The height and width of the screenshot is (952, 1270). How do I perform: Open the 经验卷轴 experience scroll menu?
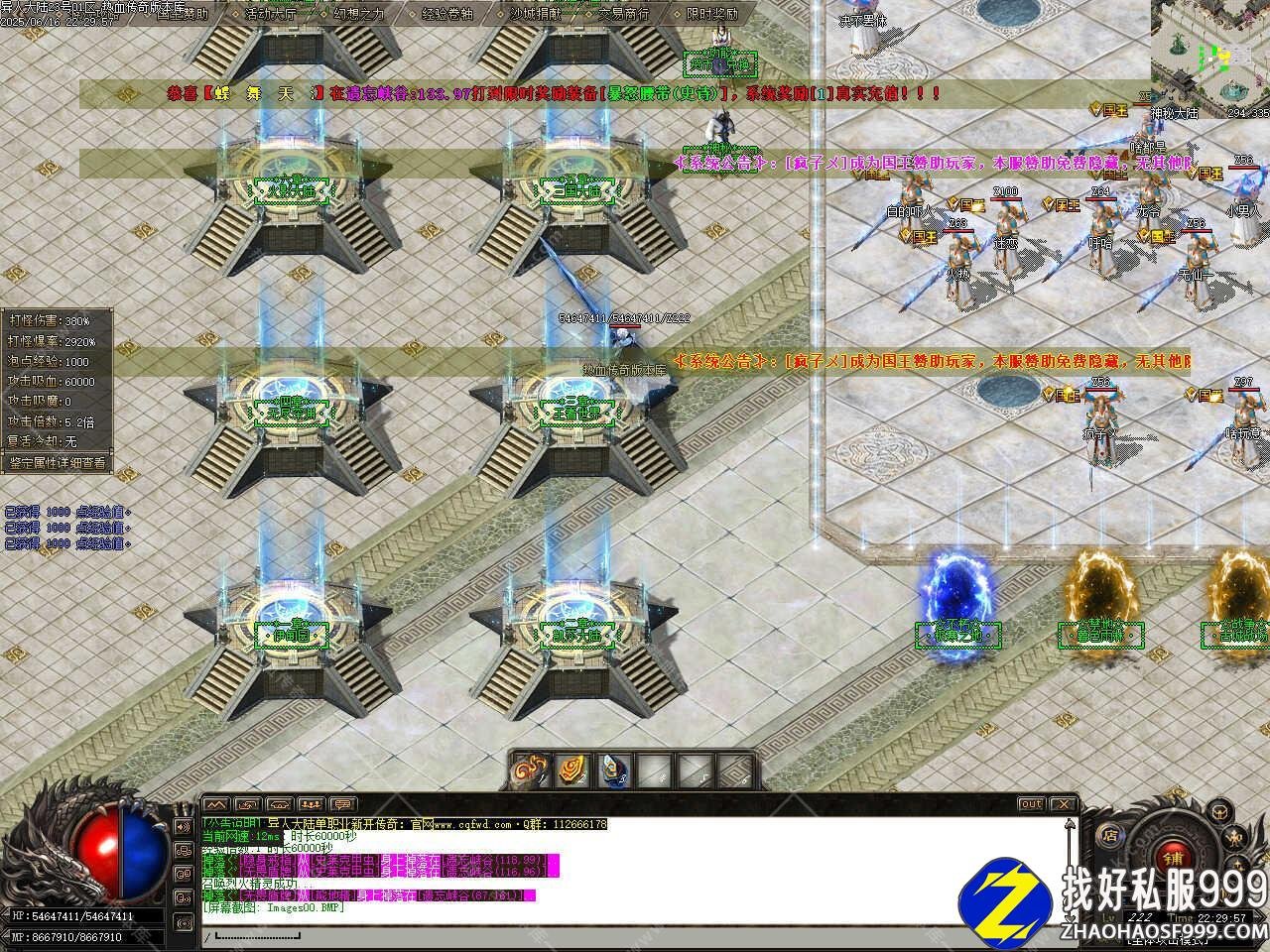click(447, 14)
